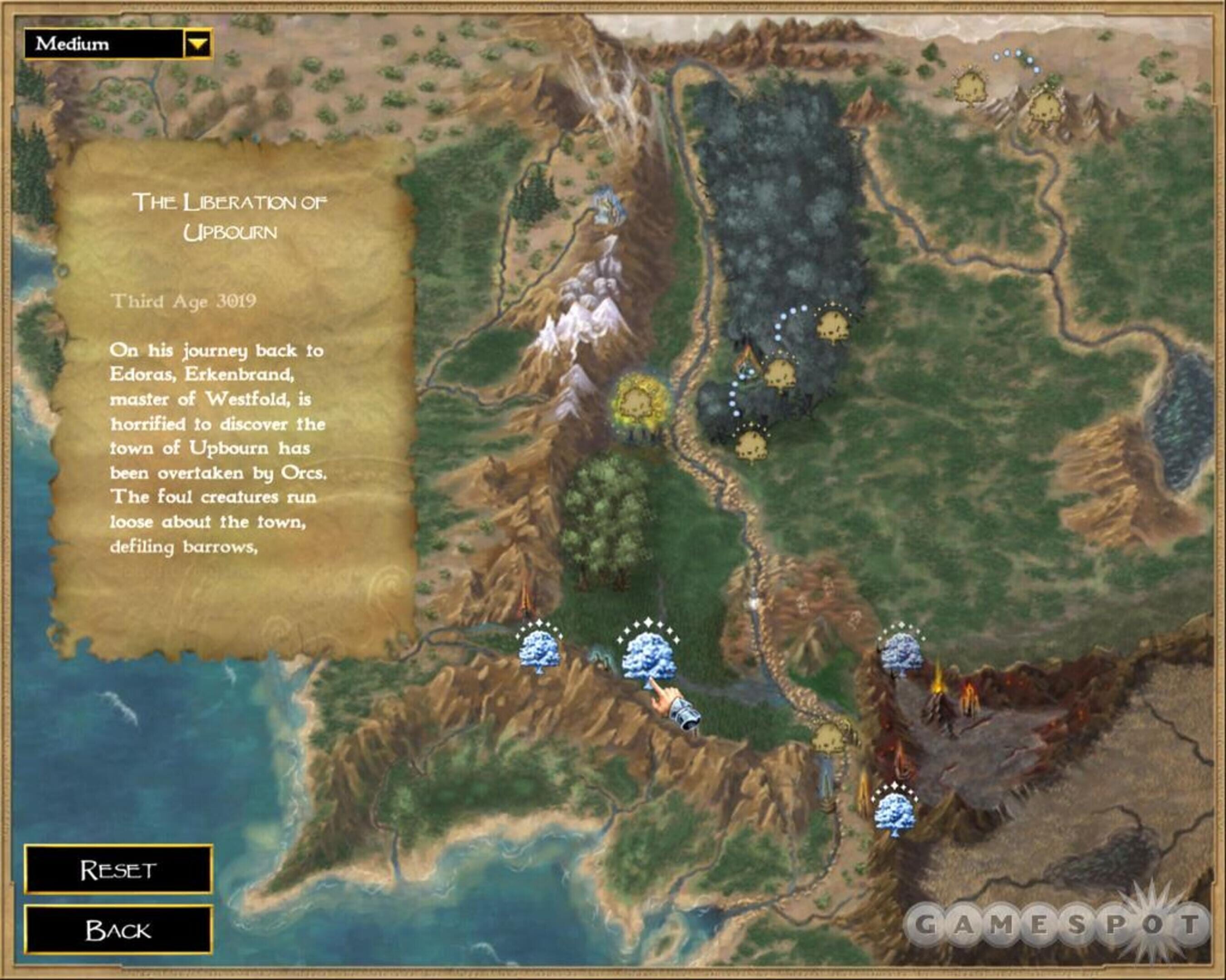Viewport: 1226px width, 980px height.
Task: Go back with the Back button
Action: (x=118, y=931)
